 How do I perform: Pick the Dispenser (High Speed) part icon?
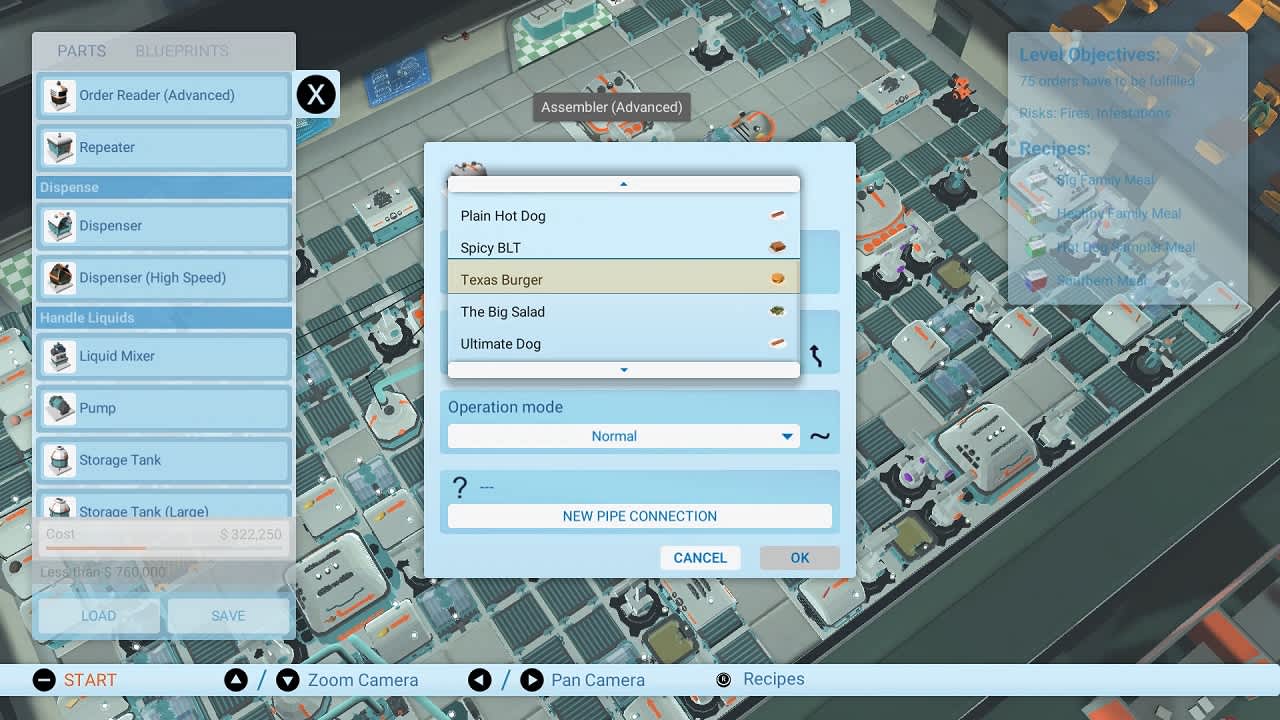[x=60, y=278]
